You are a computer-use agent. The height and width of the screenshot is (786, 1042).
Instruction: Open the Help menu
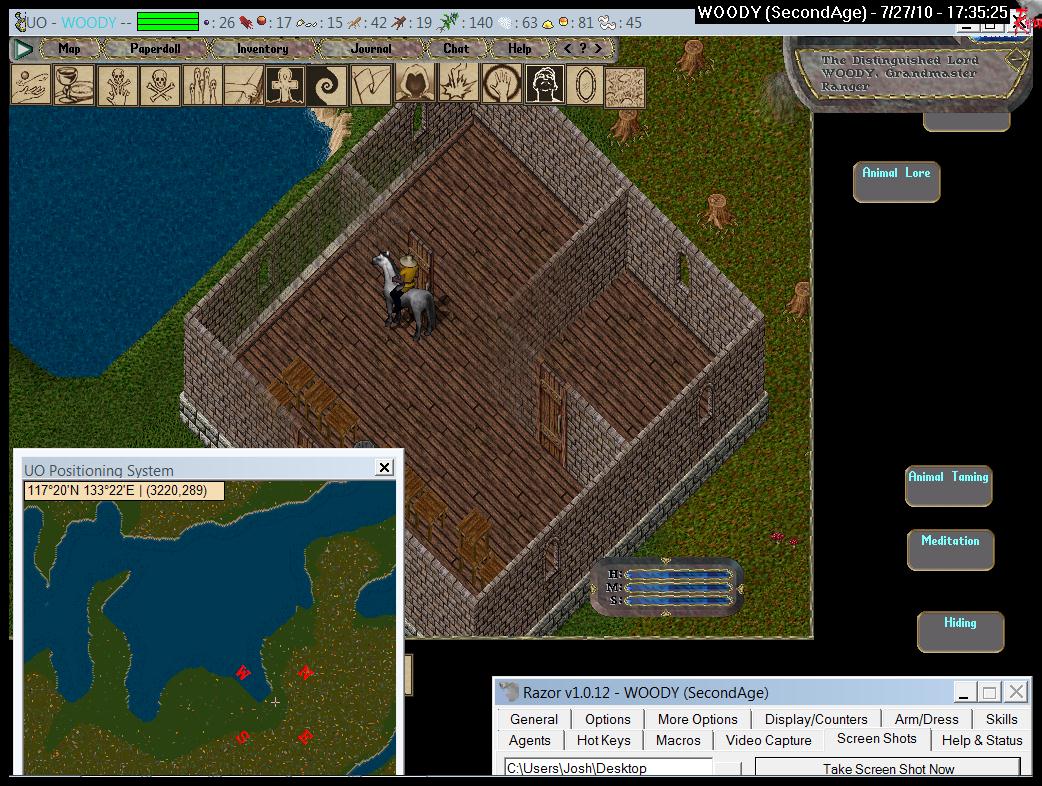click(x=519, y=48)
